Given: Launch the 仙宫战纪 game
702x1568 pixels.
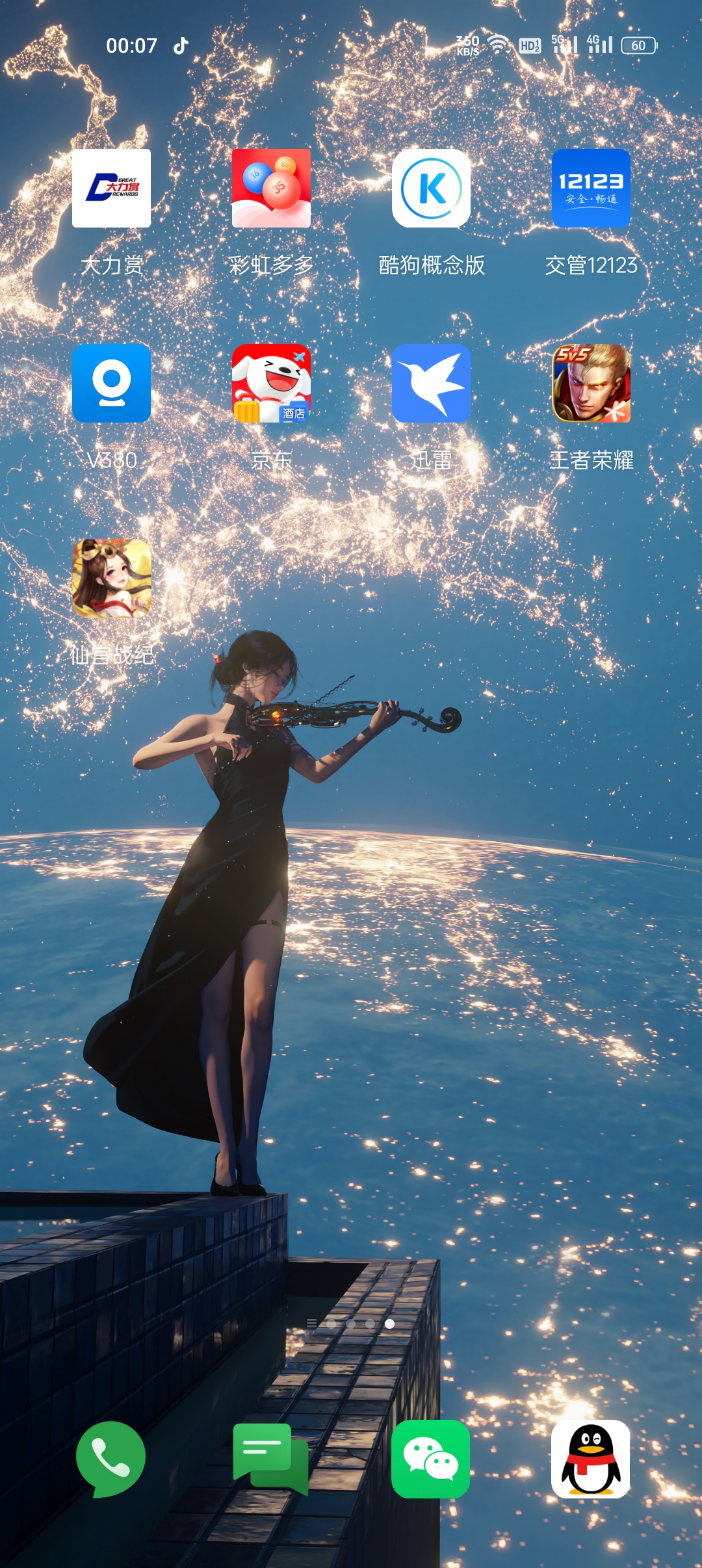Looking at the screenshot, I should [111, 579].
